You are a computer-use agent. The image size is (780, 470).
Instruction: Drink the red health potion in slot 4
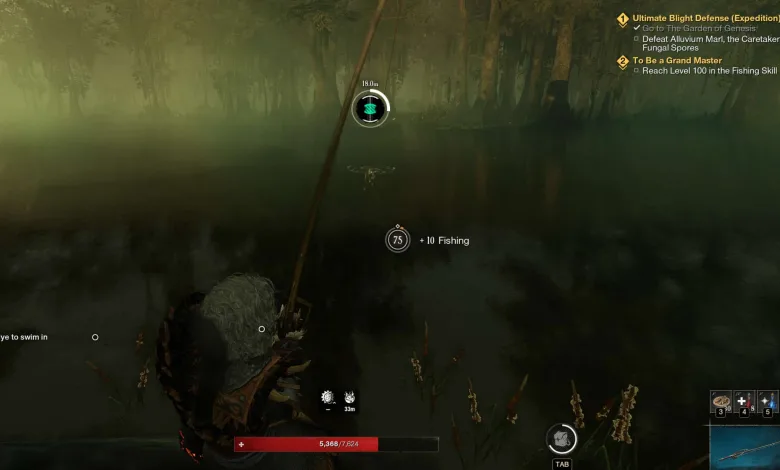pos(743,401)
